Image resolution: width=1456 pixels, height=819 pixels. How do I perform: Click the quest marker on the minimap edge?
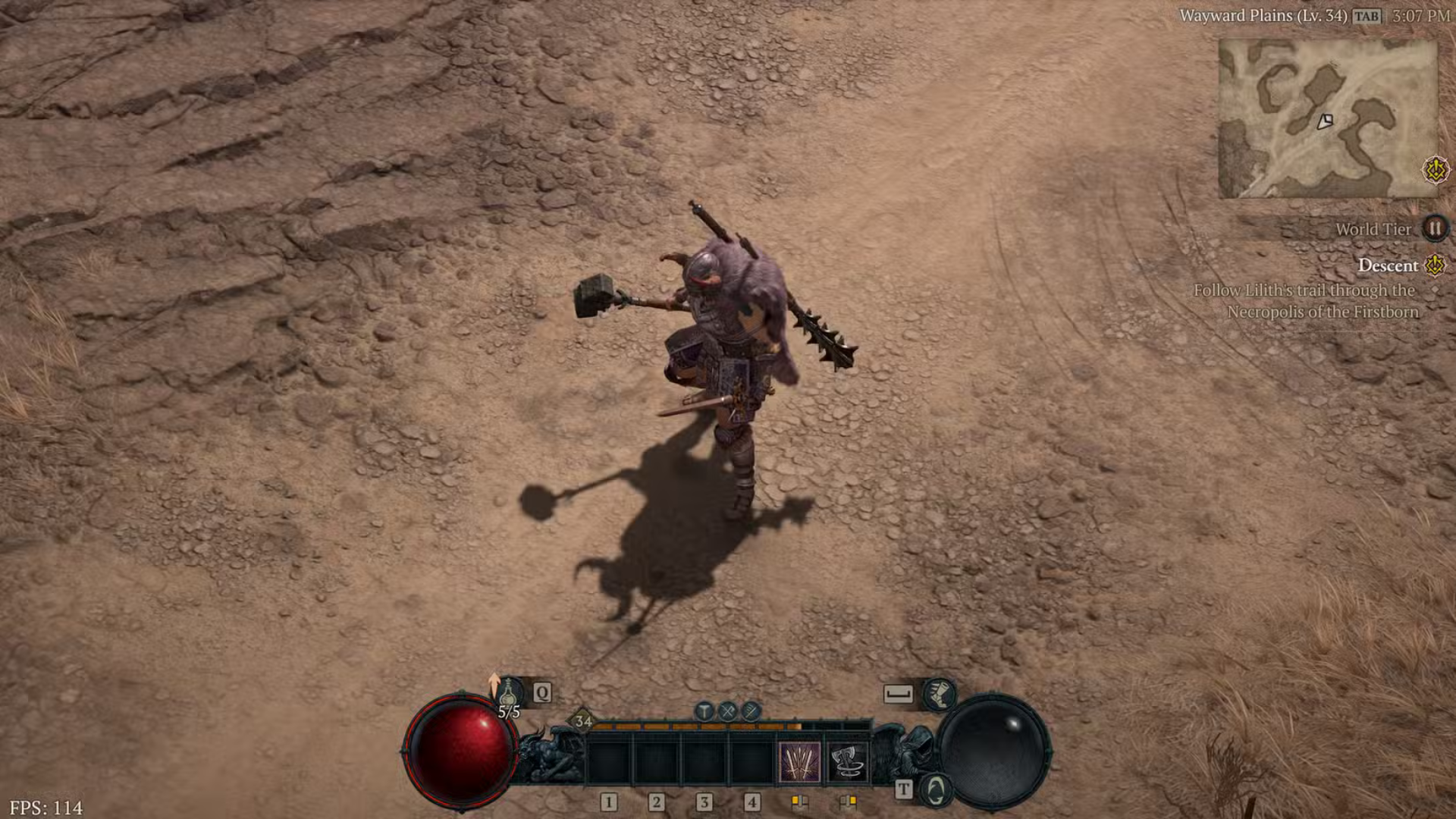1435,170
